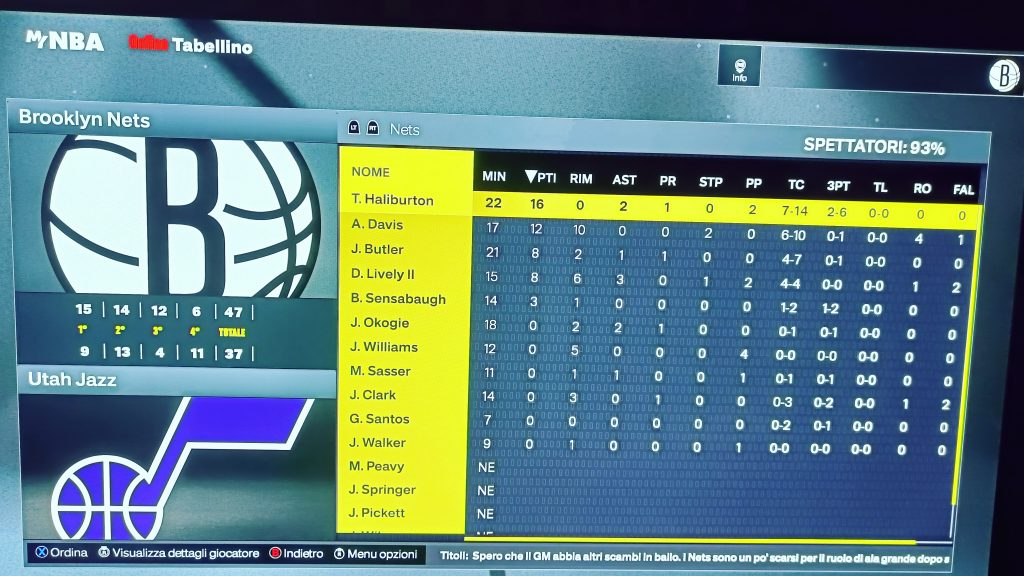
Task: Choose J. Okogie's stat row
Action: point(380,322)
